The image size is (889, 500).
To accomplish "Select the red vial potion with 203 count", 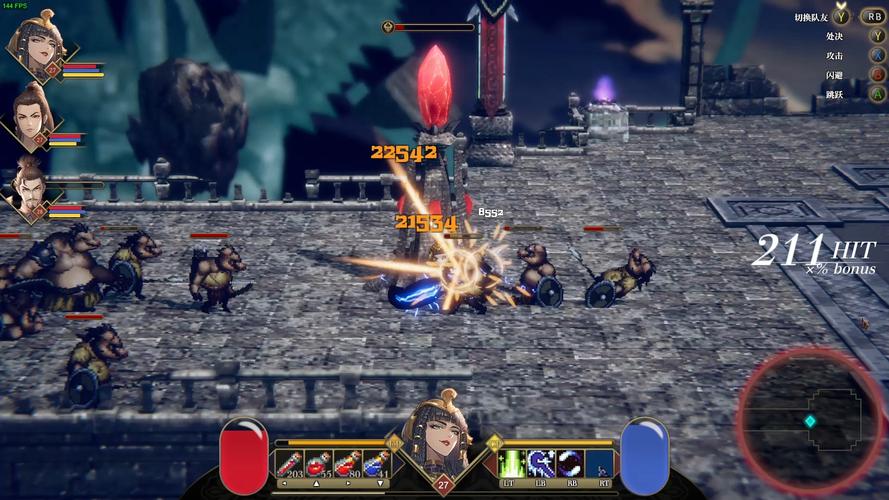I will (291, 463).
